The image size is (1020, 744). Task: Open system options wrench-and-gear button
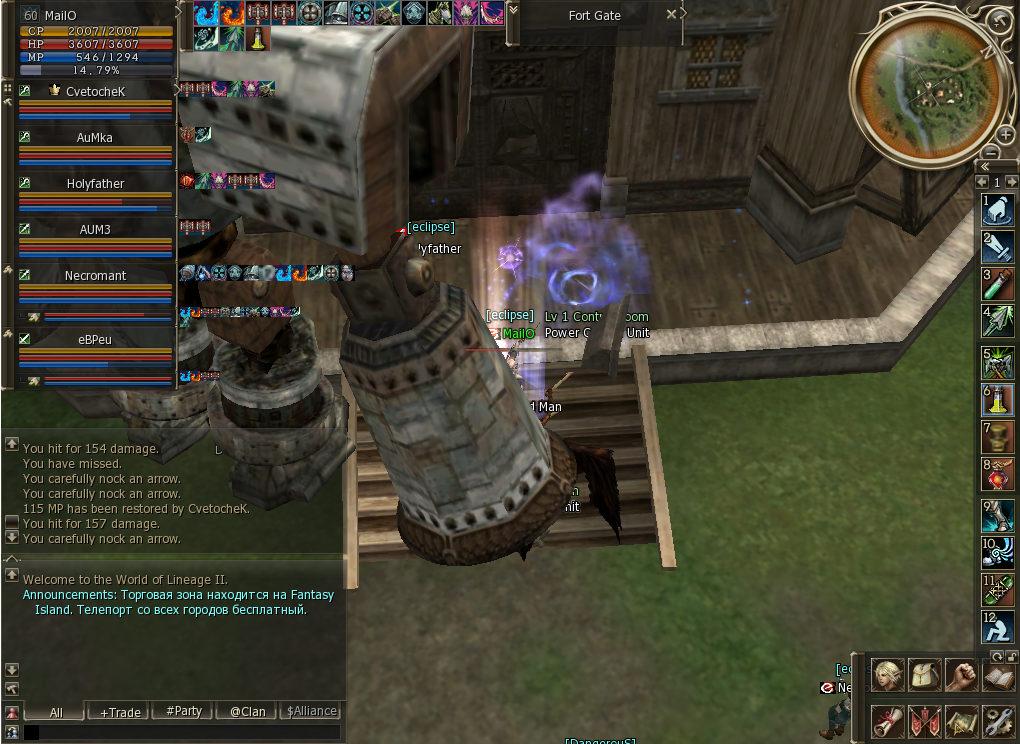pos(998,720)
